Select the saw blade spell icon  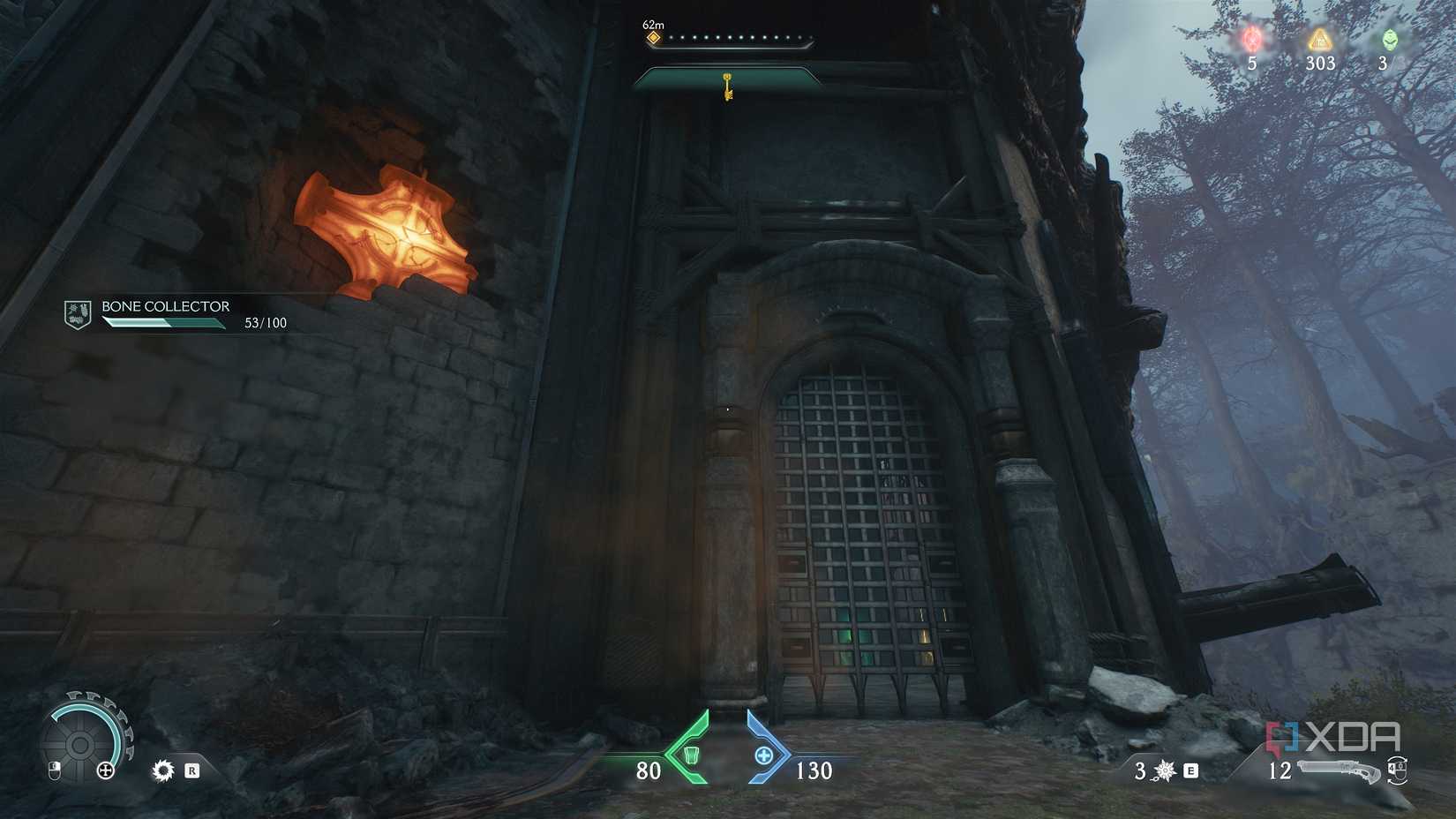(163, 770)
